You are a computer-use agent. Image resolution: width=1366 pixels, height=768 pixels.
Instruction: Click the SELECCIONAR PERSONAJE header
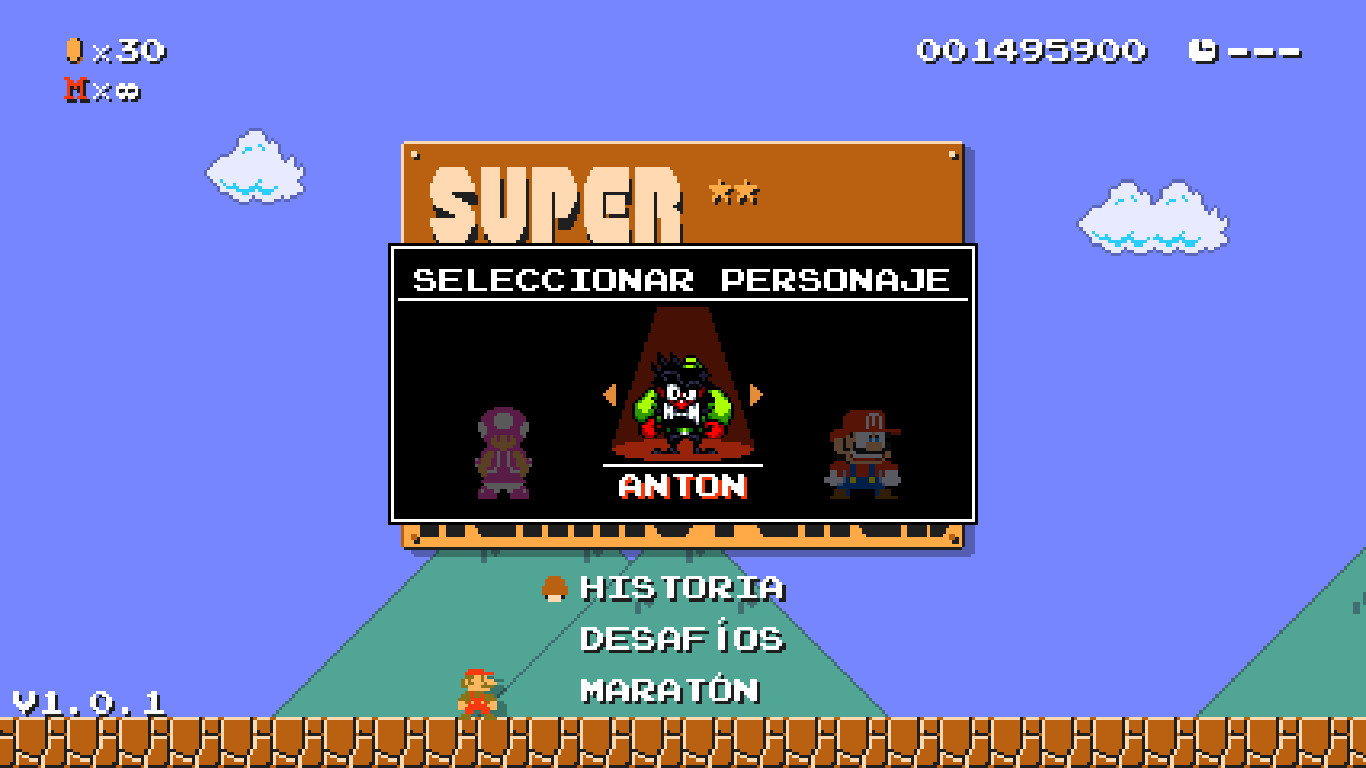pos(681,281)
